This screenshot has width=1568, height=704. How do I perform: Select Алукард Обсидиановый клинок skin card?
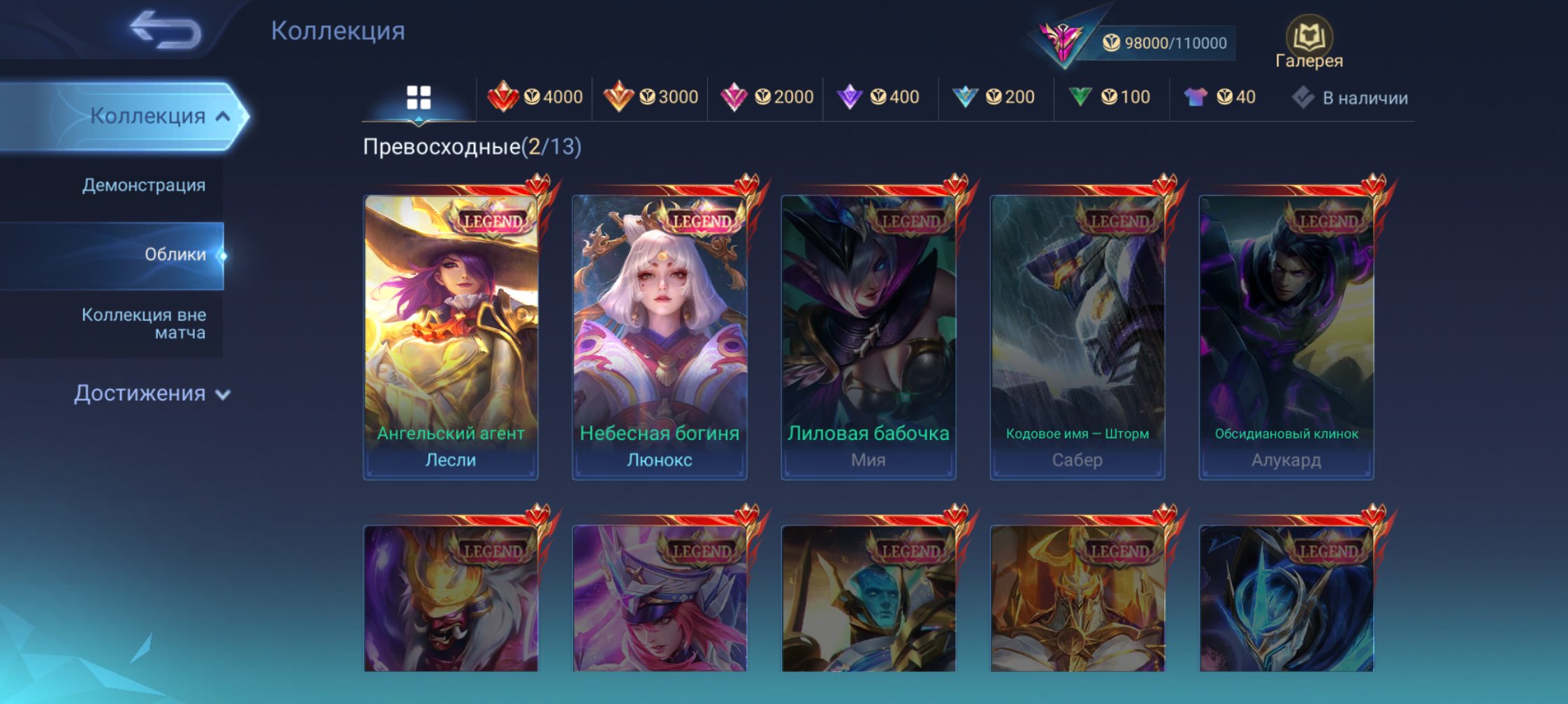click(1286, 337)
